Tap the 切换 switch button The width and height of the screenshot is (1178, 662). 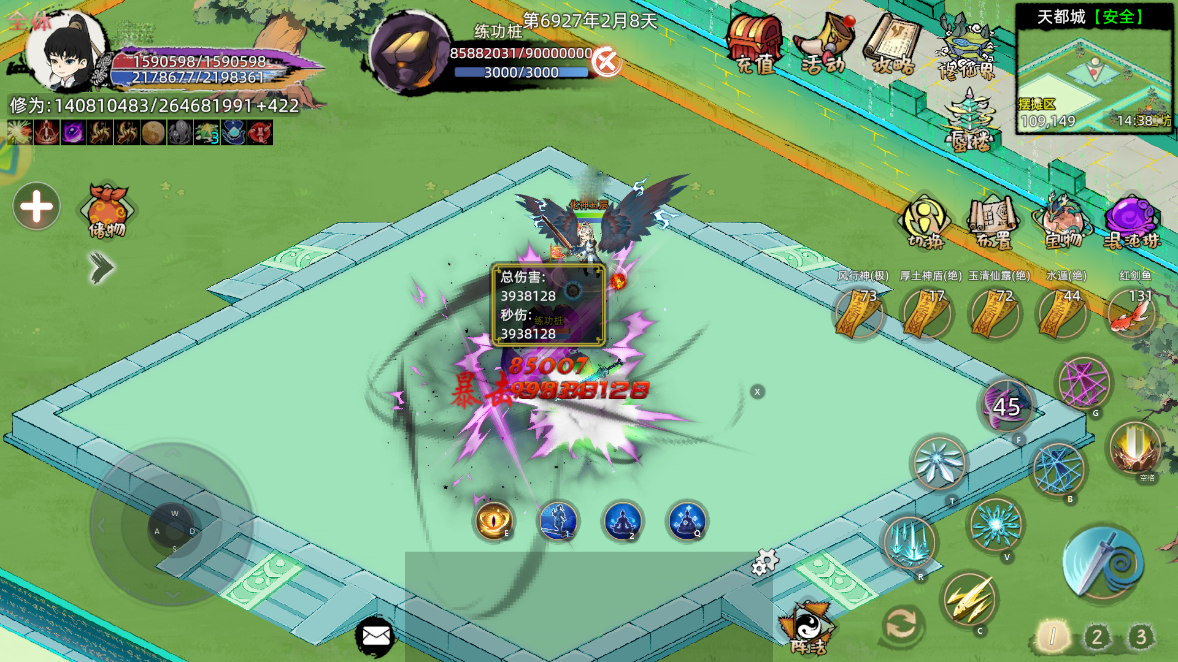pos(925,220)
